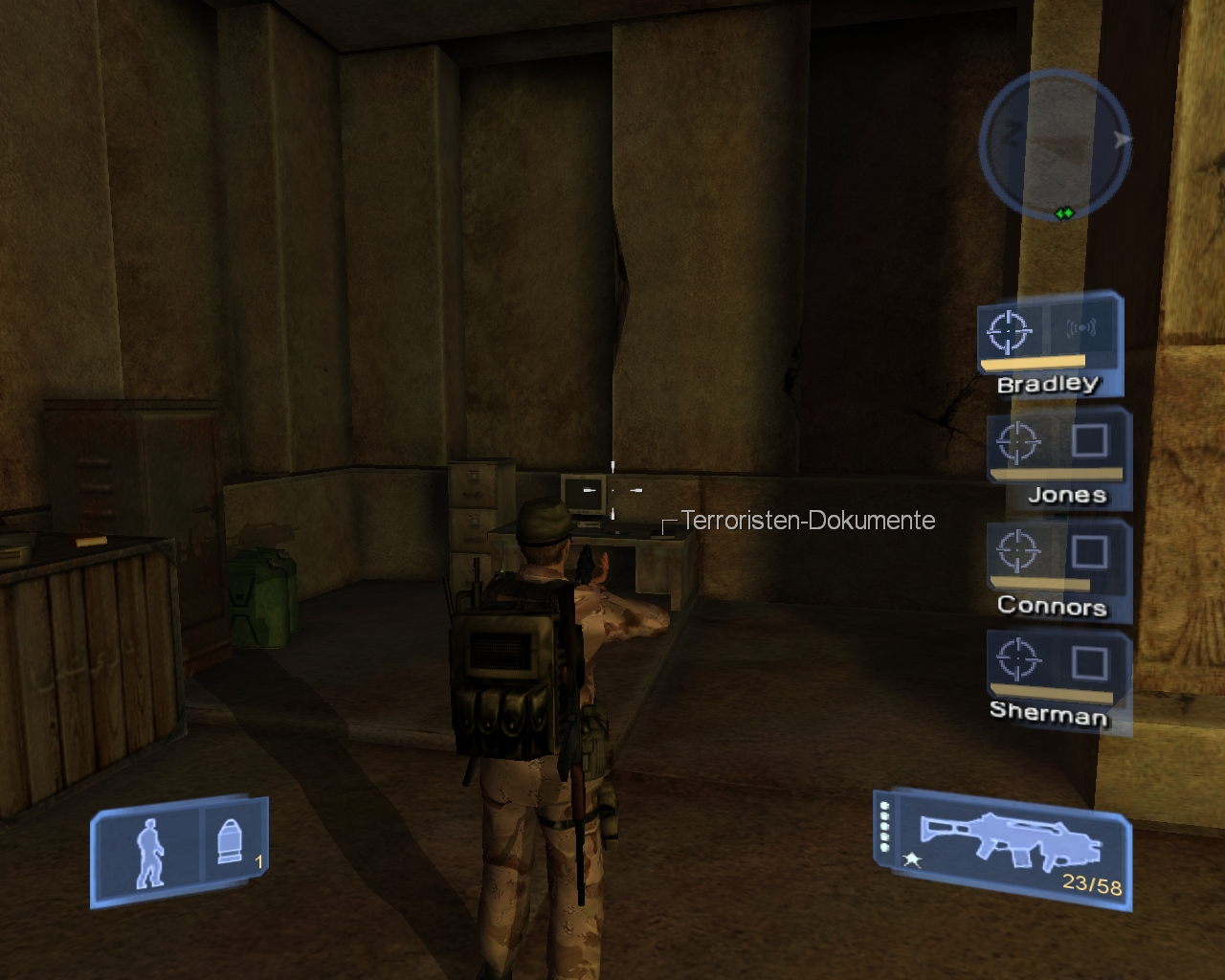The image size is (1225, 980).
Task: Select the grenade ammo type icon
Action: click(x=230, y=842)
